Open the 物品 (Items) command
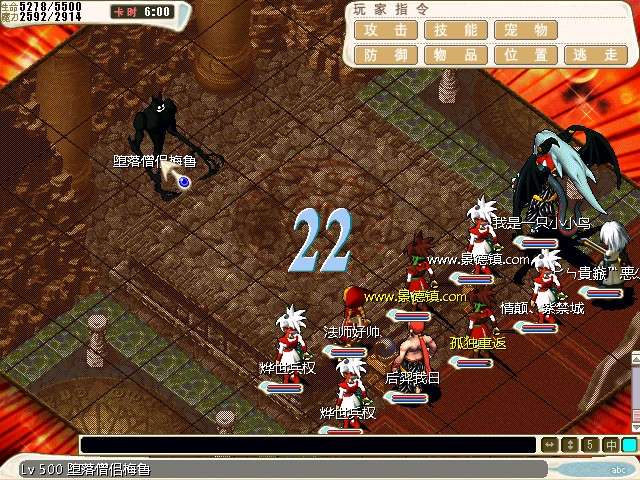 click(x=456, y=55)
